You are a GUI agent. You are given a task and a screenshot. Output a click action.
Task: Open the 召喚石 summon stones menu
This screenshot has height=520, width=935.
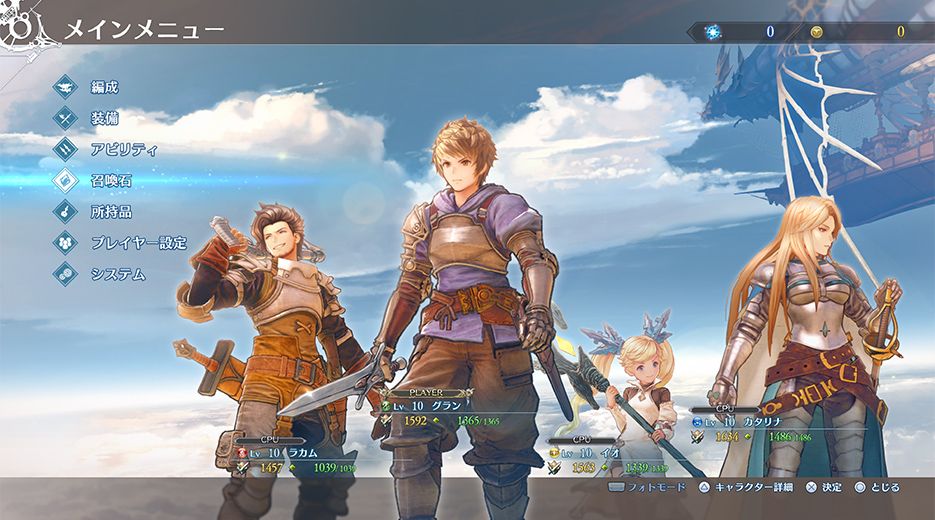110,180
